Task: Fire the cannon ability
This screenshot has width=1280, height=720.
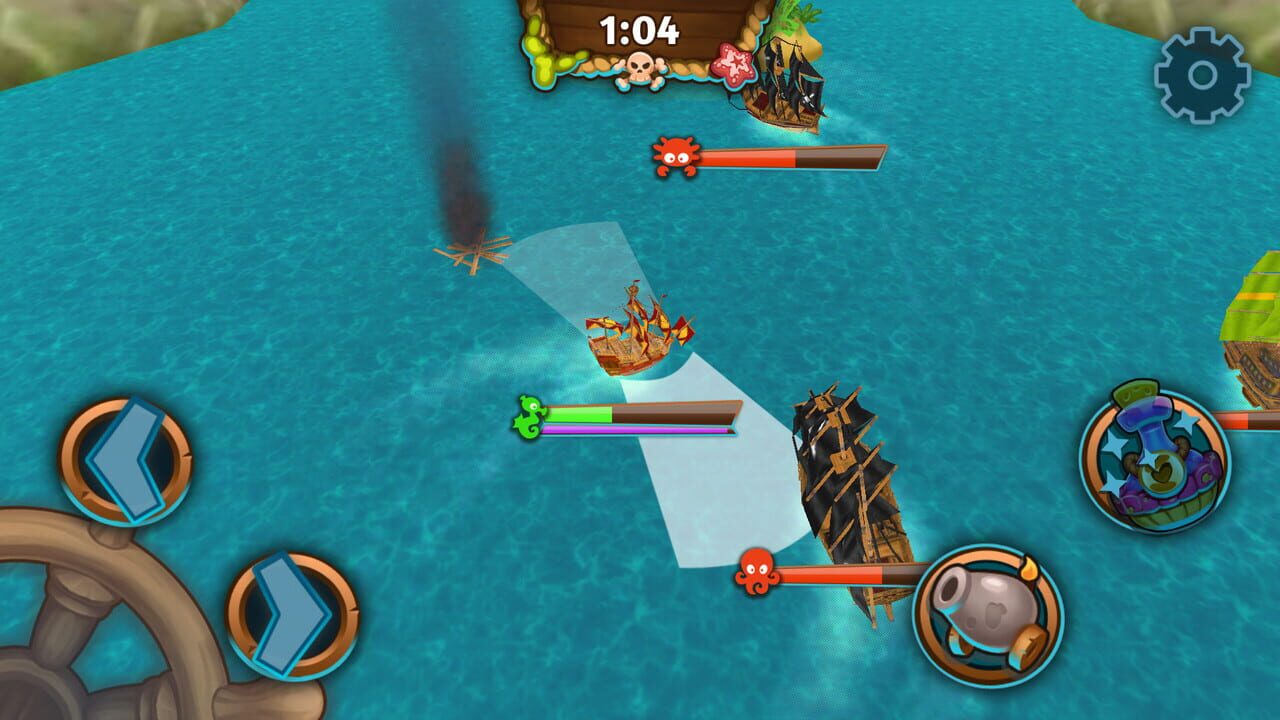Action: click(x=985, y=609)
